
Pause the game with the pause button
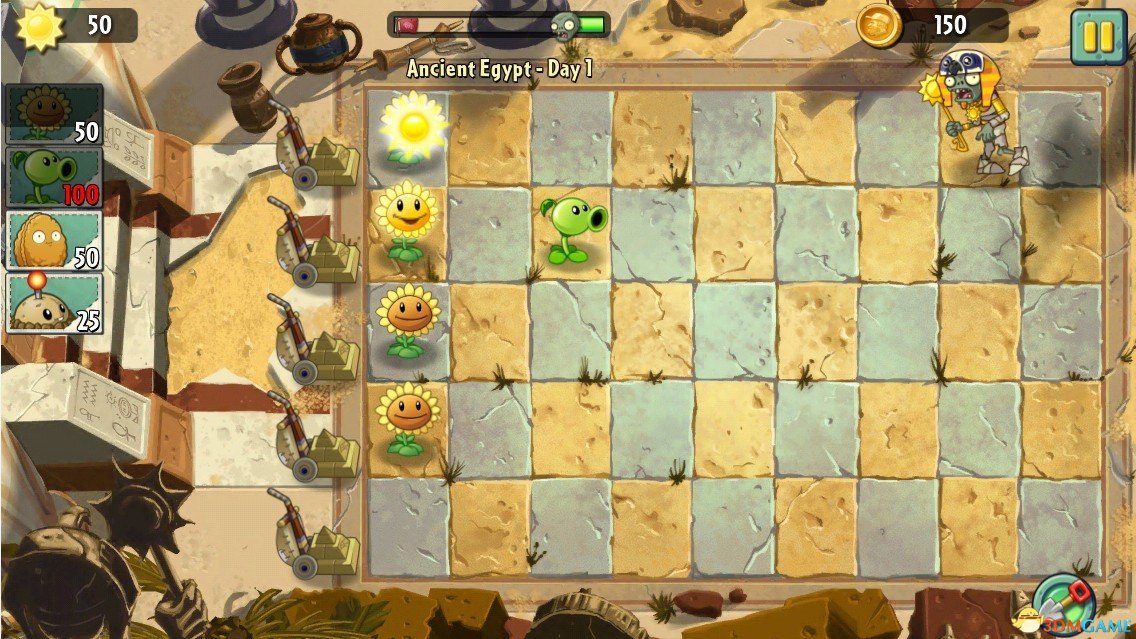click(1098, 36)
